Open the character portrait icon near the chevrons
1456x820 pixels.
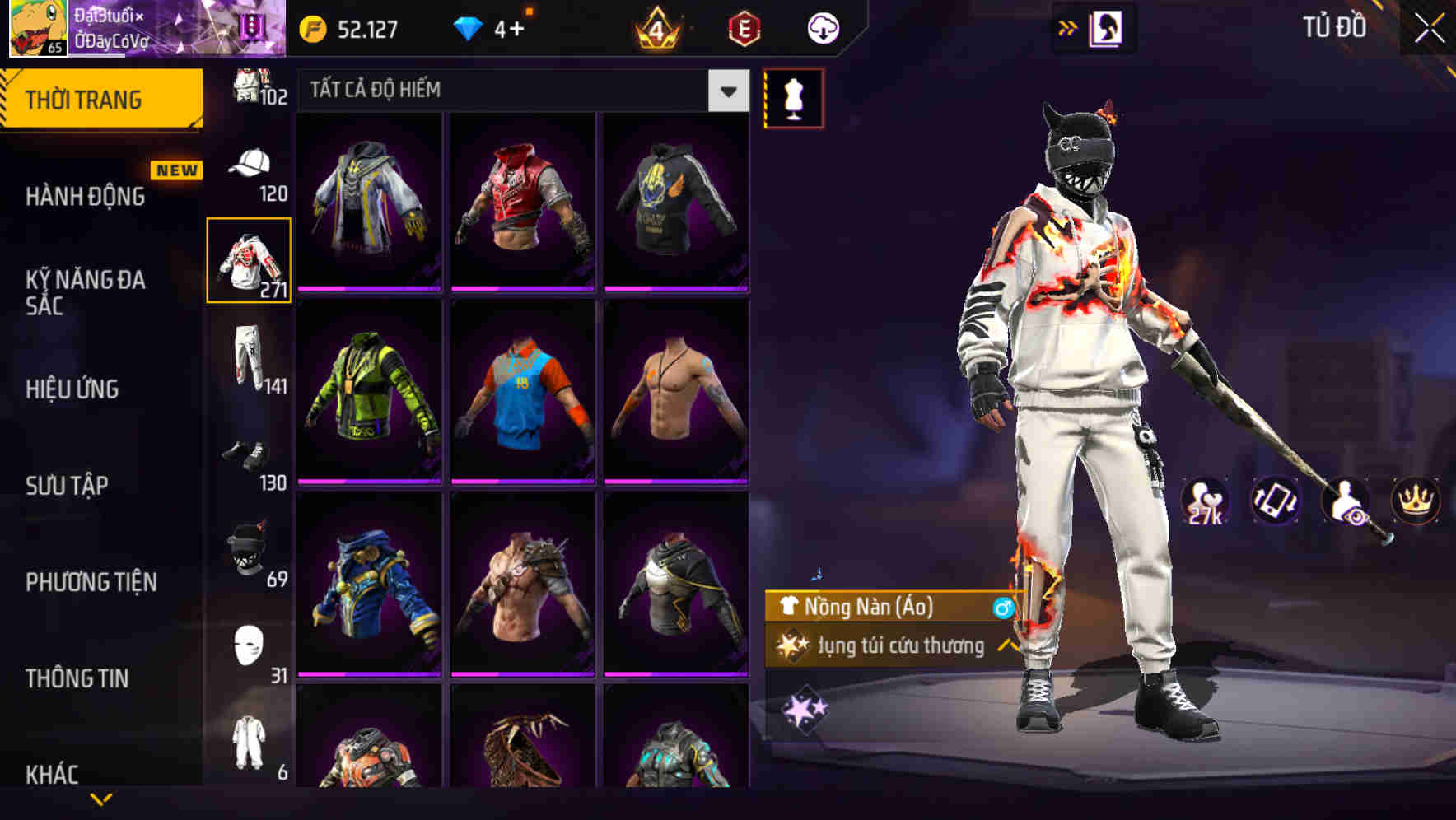point(1108,26)
